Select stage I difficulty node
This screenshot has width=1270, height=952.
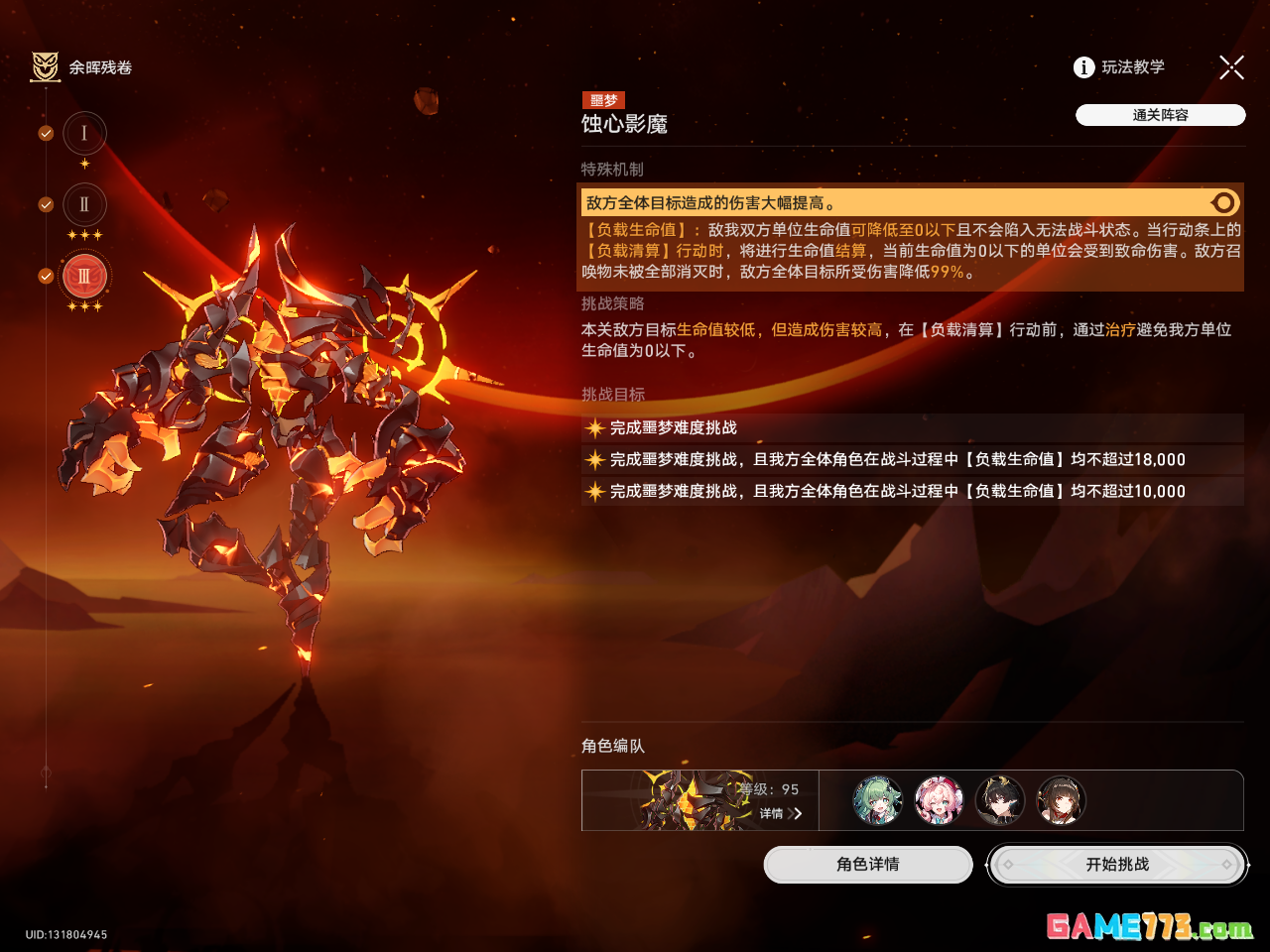[84, 134]
